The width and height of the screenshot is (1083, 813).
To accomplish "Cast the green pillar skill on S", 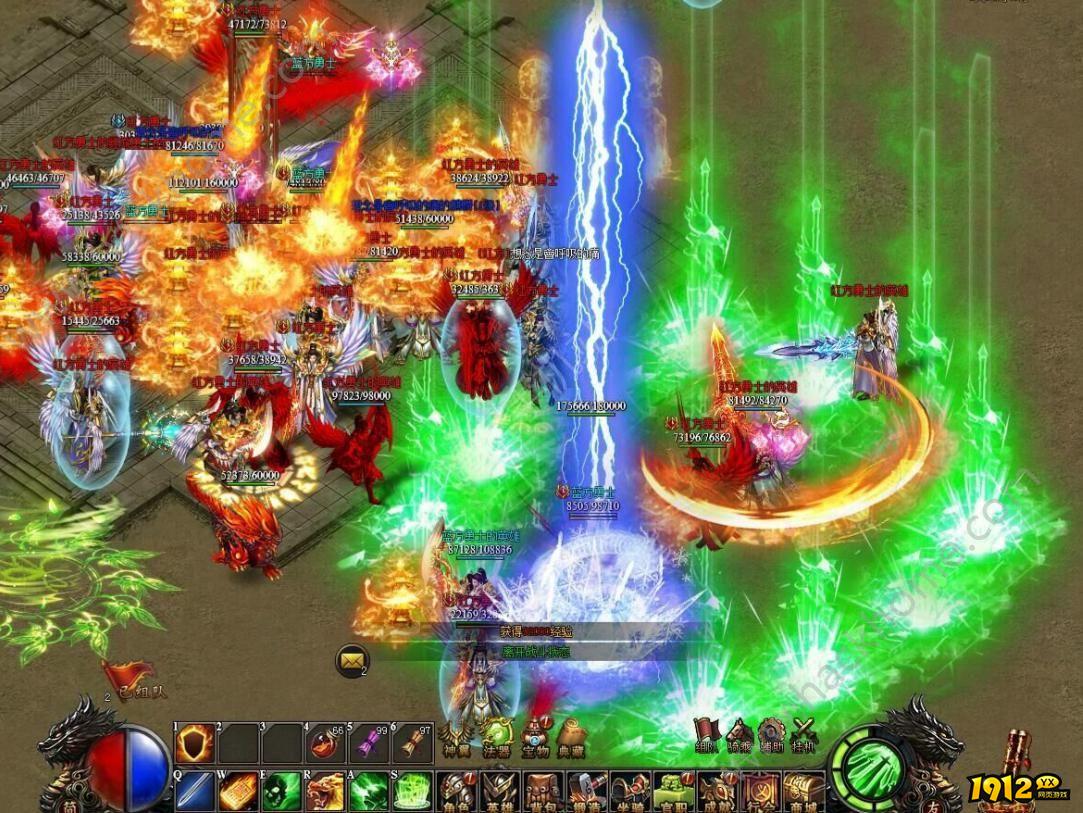I will [411, 791].
